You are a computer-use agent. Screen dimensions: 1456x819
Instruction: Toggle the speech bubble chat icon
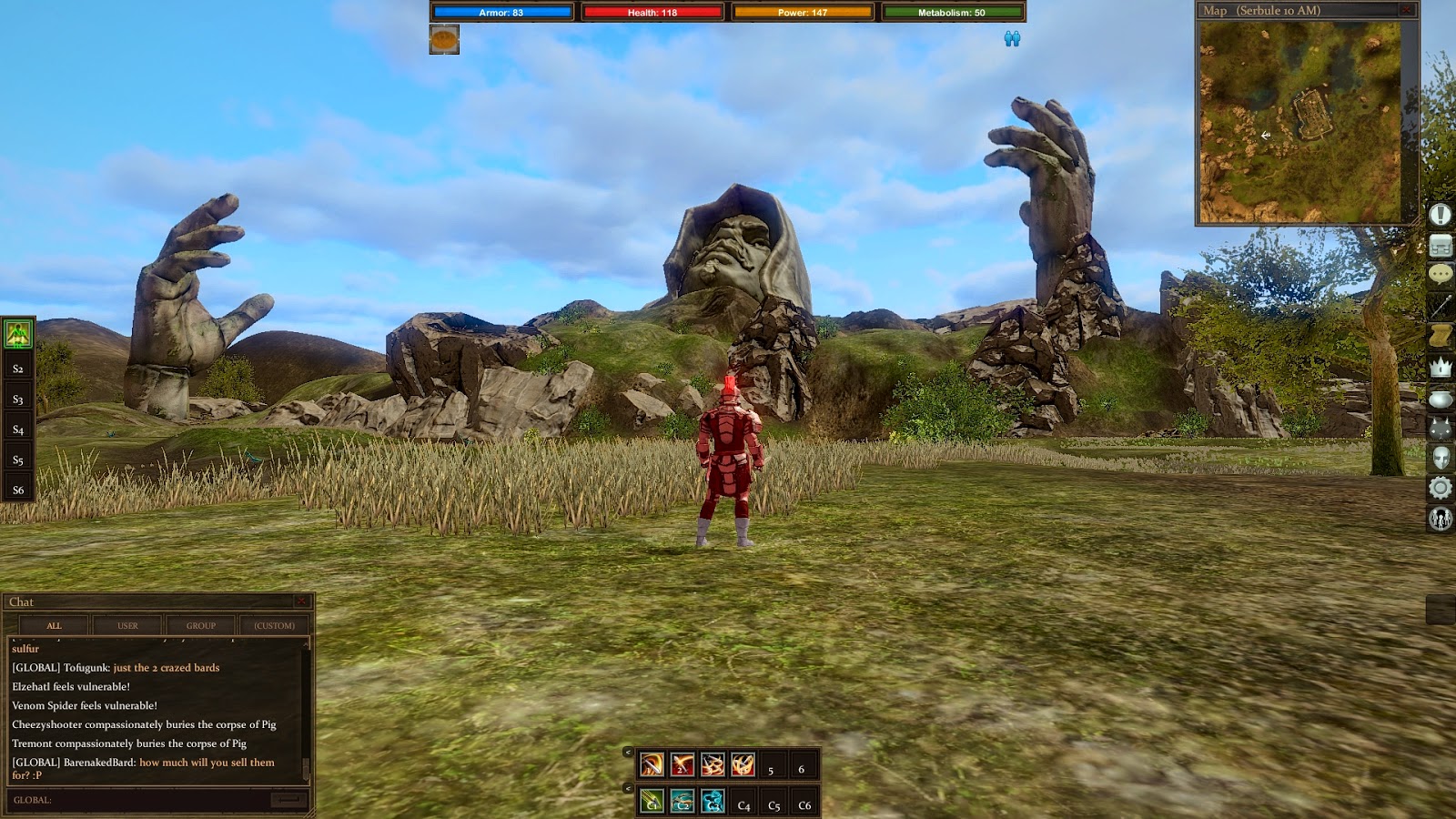tap(1440, 275)
